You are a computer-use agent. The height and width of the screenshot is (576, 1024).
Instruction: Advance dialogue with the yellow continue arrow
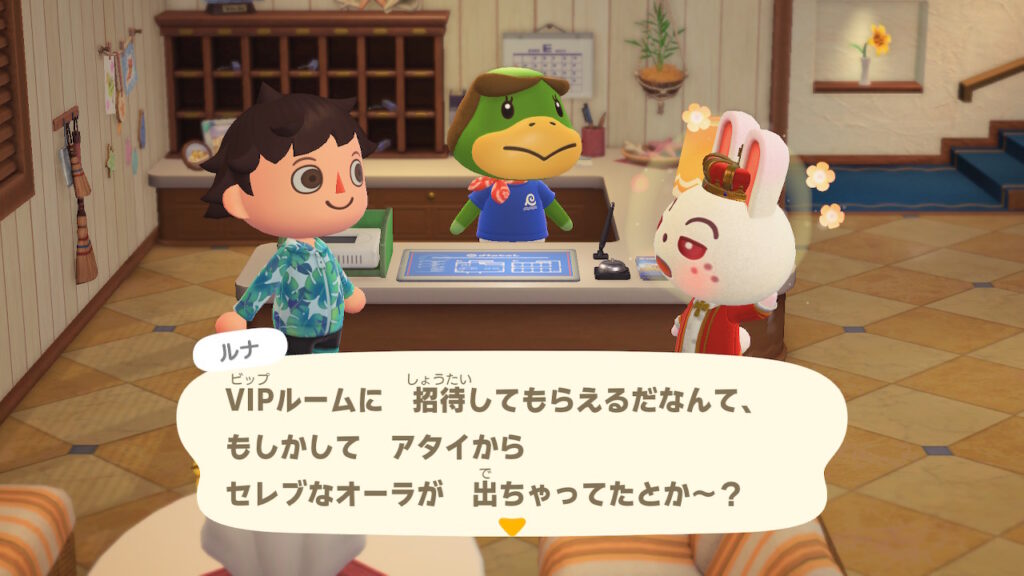click(x=512, y=526)
